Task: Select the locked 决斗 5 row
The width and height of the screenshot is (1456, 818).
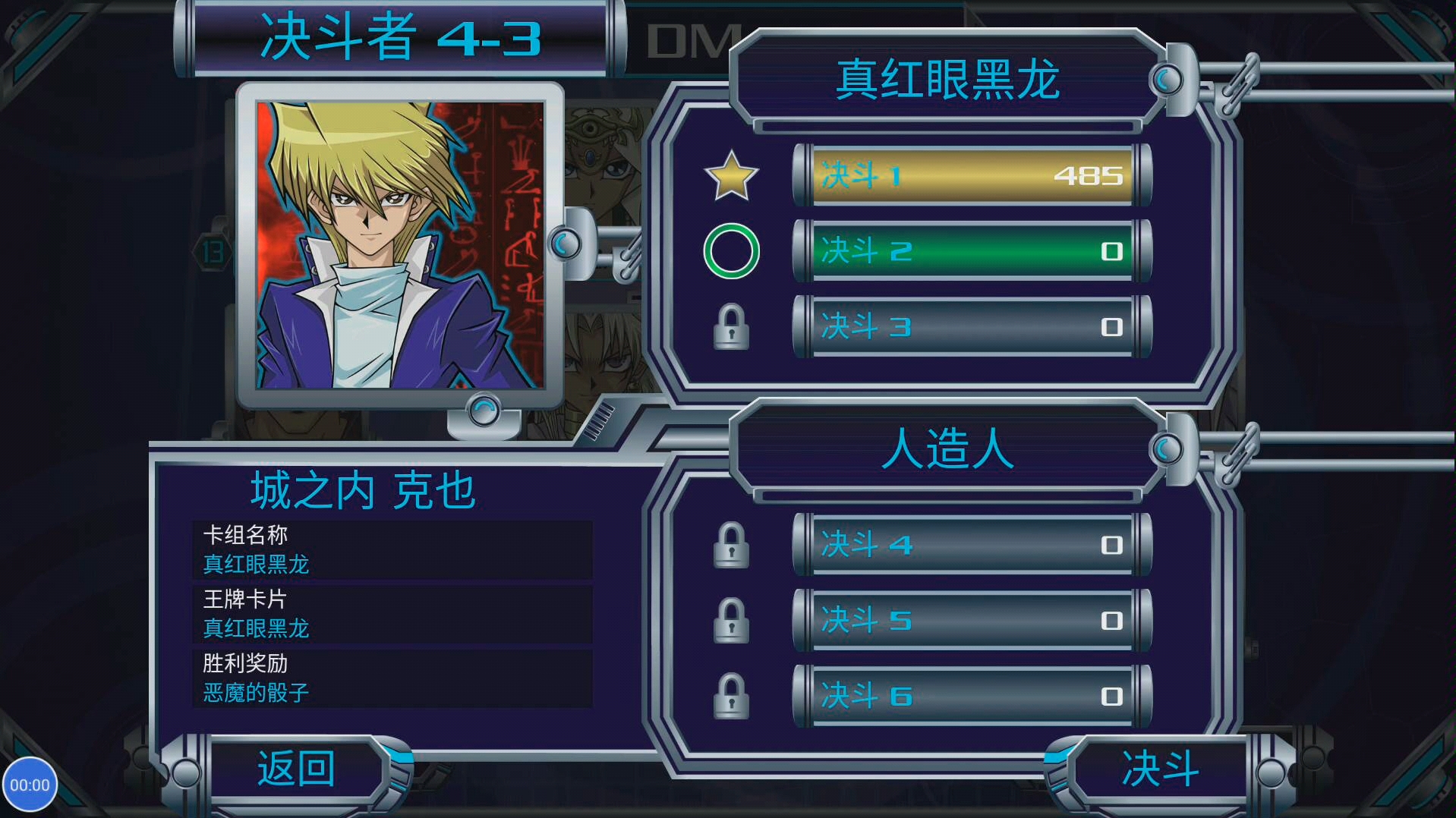Action: point(972,621)
